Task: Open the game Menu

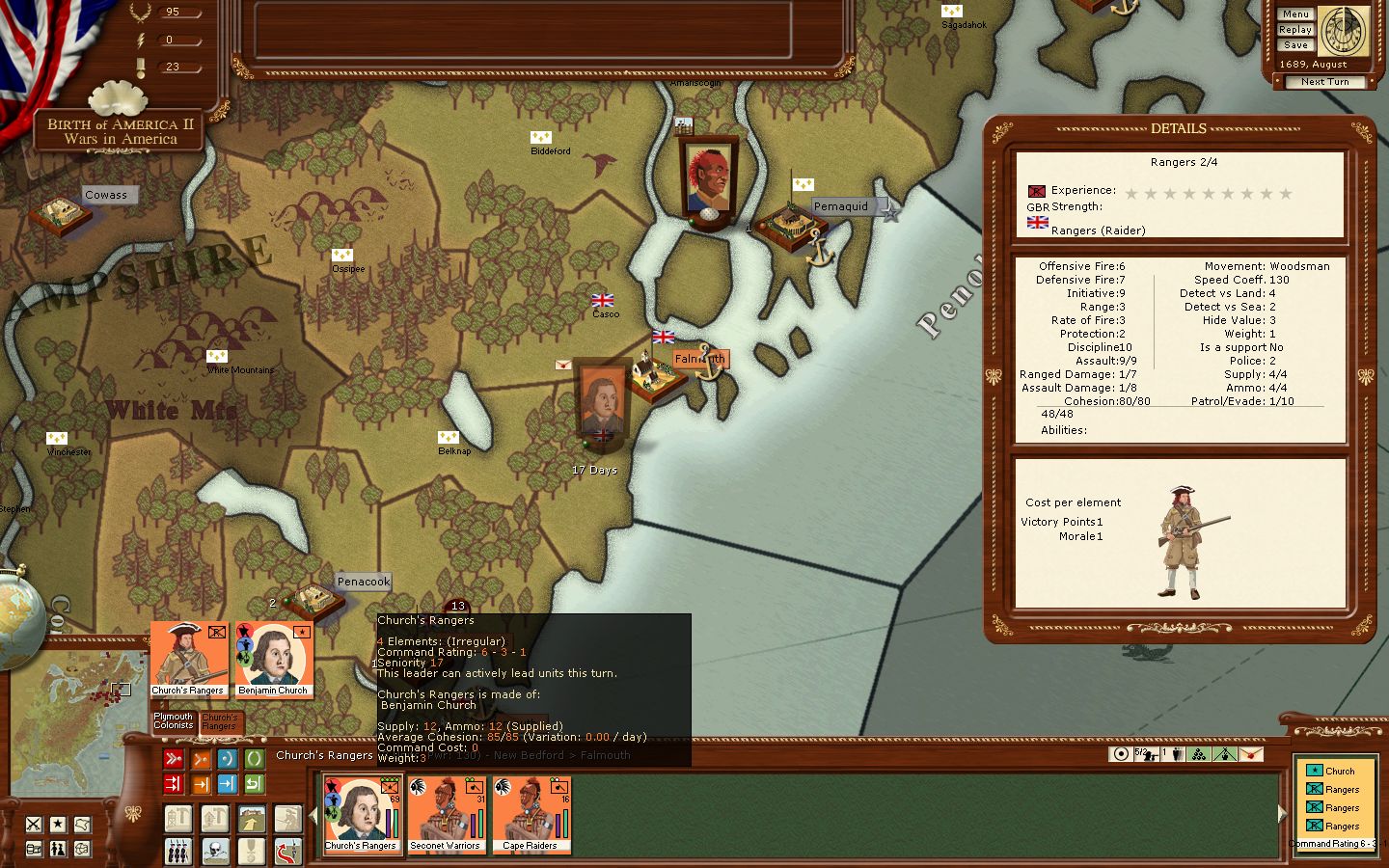Action: tap(1295, 14)
